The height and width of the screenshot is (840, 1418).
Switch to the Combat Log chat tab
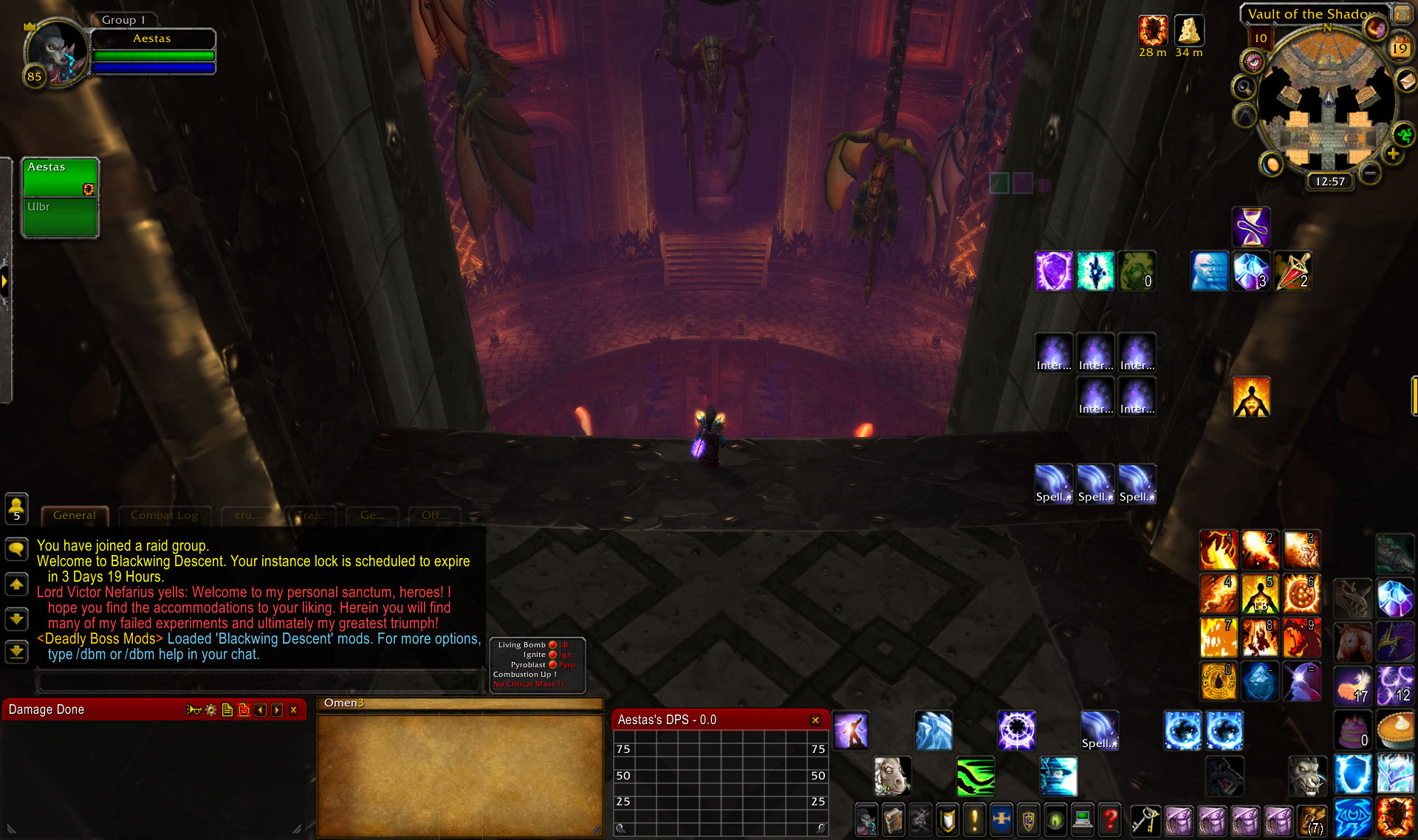(164, 515)
